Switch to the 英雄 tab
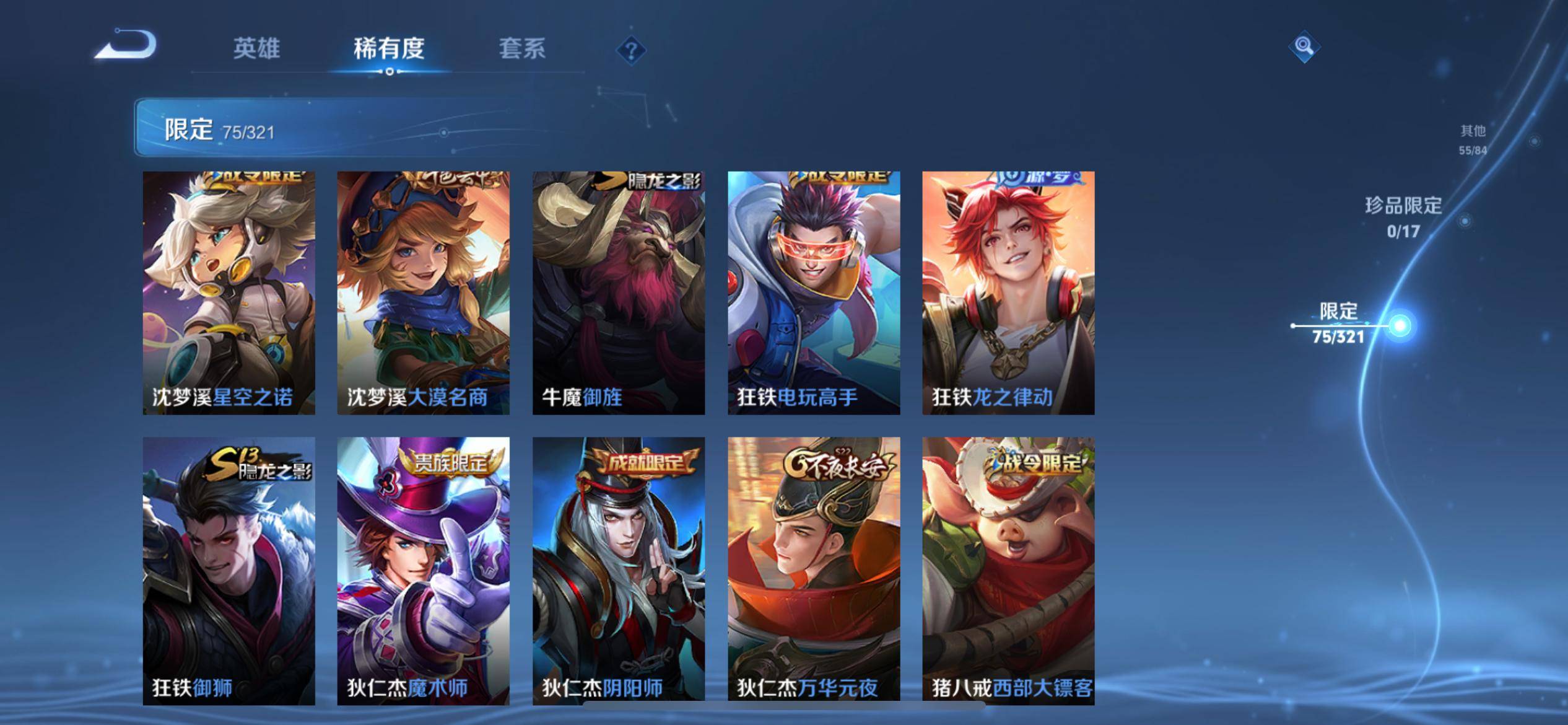Screen dimensions: 1568x725 [256, 48]
